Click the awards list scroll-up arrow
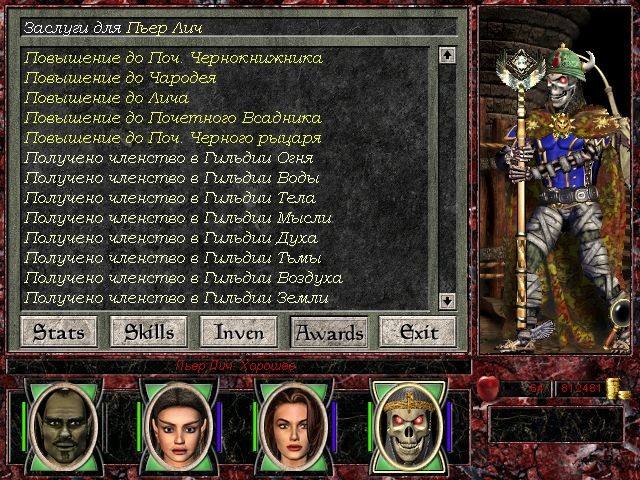640x480 pixels. coord(447,56)
